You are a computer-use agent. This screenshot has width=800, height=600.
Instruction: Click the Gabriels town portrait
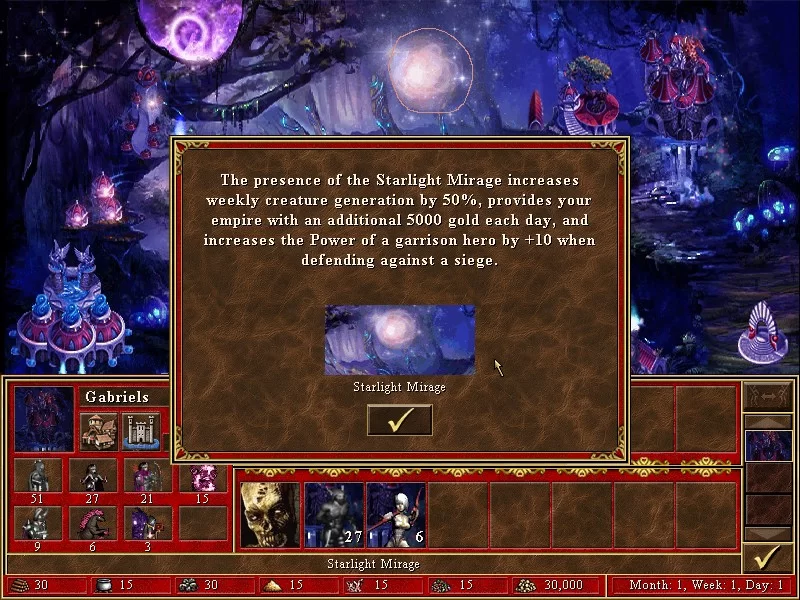coord(44,418)
